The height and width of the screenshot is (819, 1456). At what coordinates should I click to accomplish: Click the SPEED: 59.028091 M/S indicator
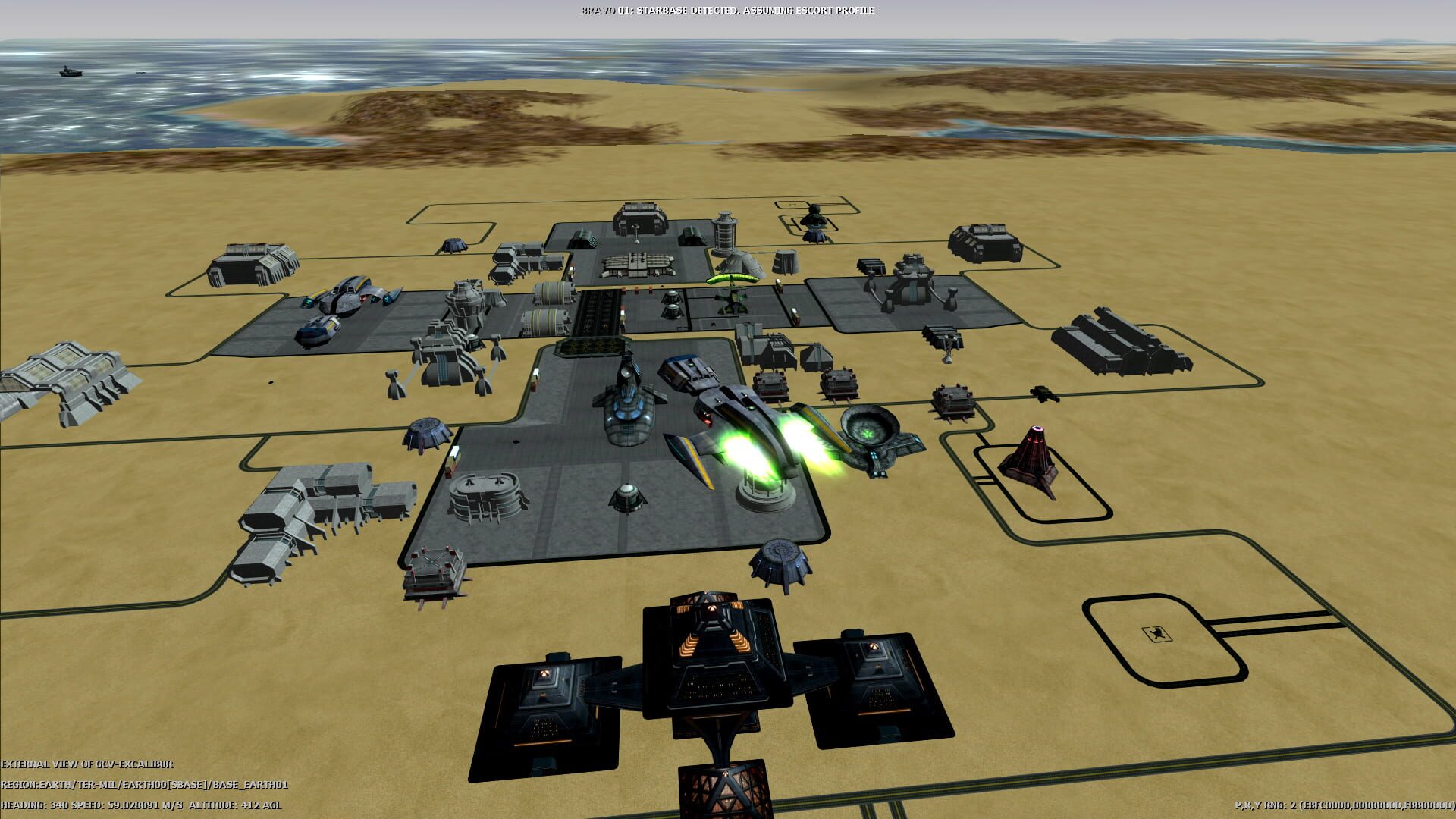129,807
